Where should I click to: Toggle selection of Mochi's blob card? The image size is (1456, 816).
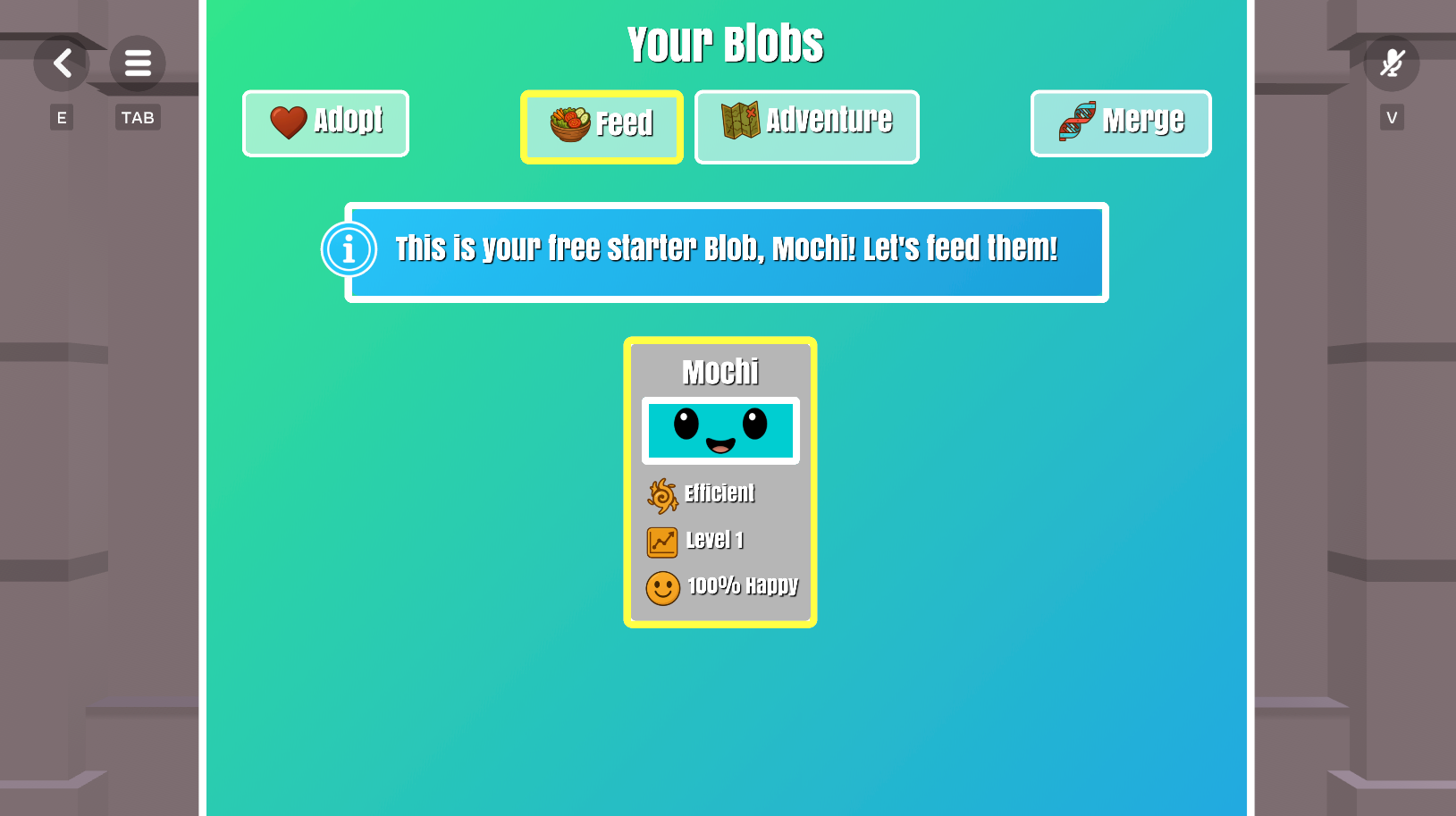point(720,482)
